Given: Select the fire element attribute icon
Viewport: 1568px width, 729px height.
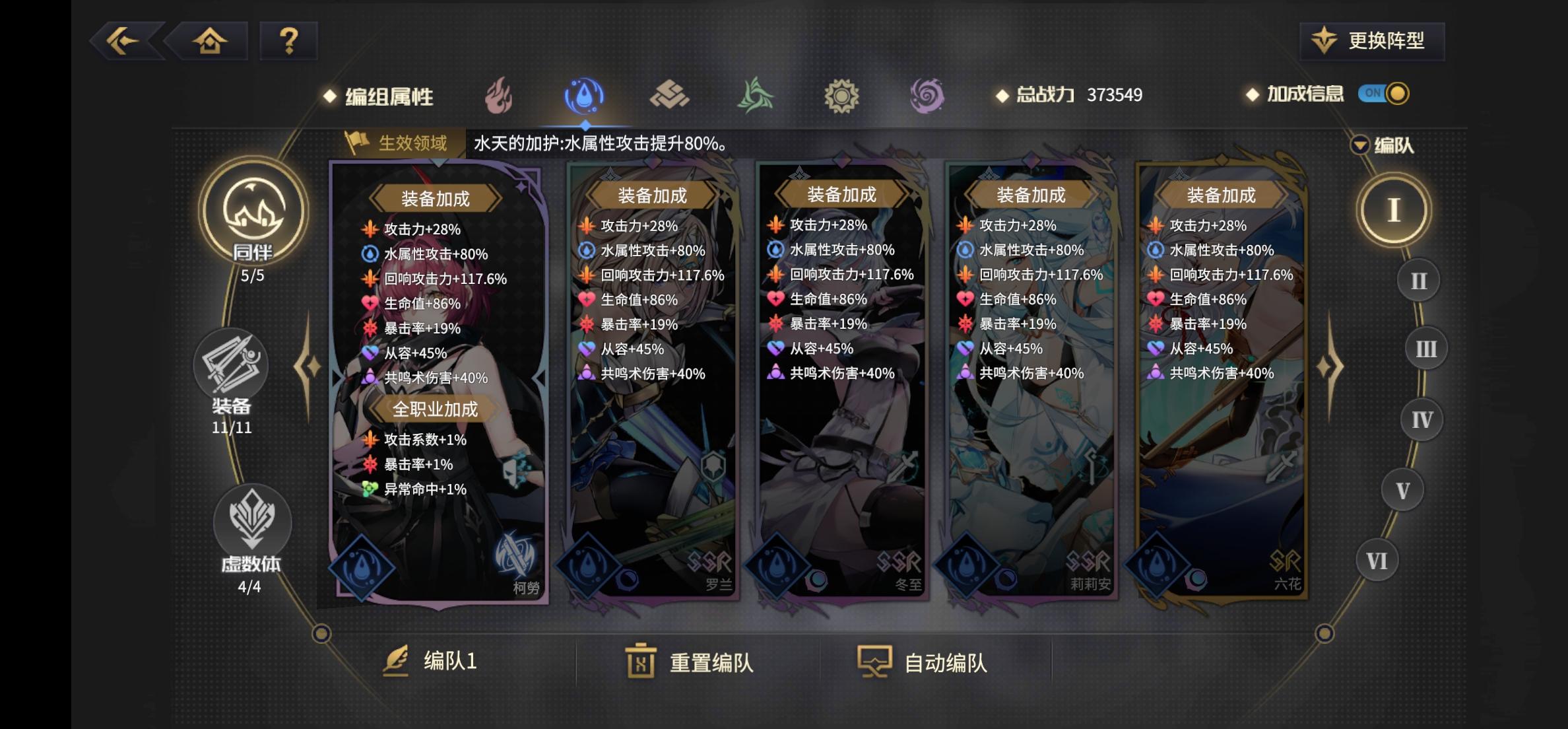Looking at the screenshot, I should tap(499, 96).
